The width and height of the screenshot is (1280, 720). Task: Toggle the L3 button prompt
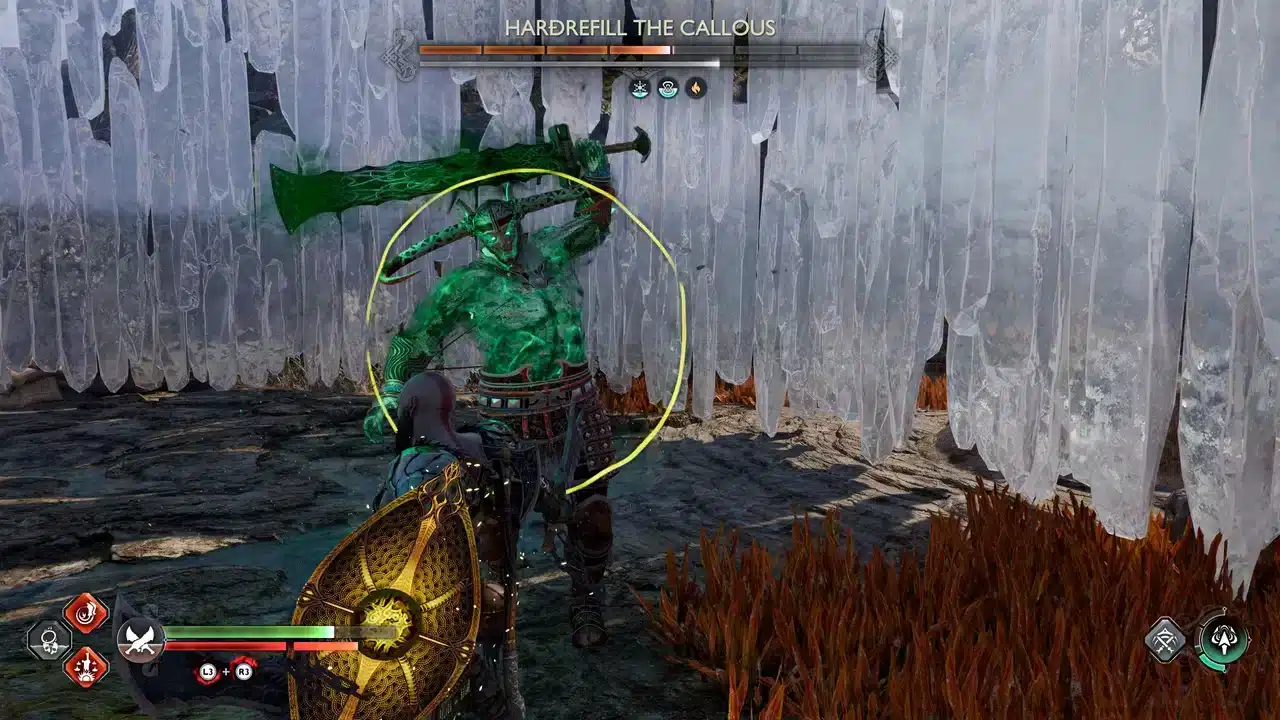click(x=206, y=672)
